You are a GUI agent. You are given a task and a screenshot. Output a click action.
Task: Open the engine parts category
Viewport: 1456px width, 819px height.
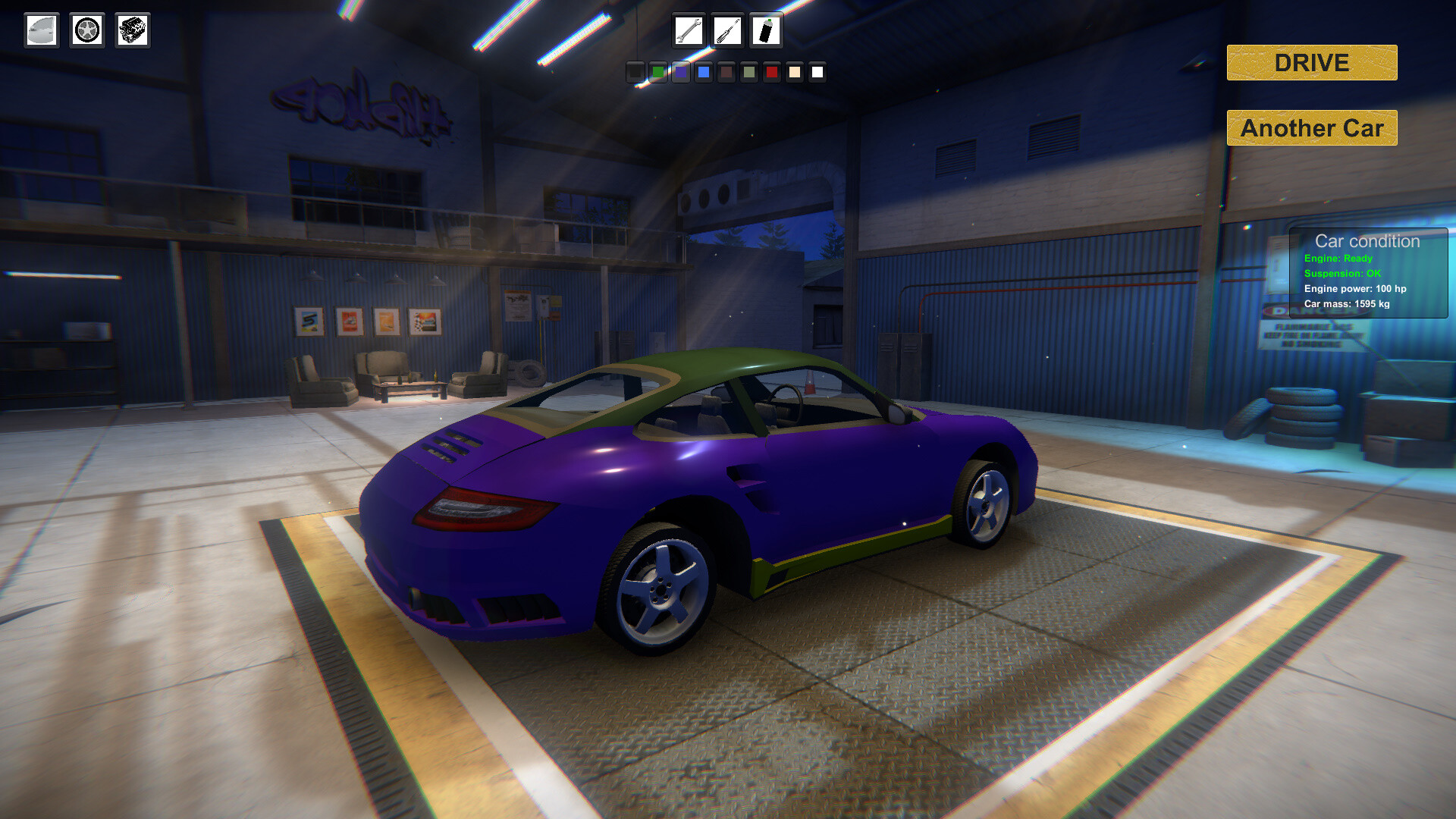pyautogui.click(x=132, y=30)
